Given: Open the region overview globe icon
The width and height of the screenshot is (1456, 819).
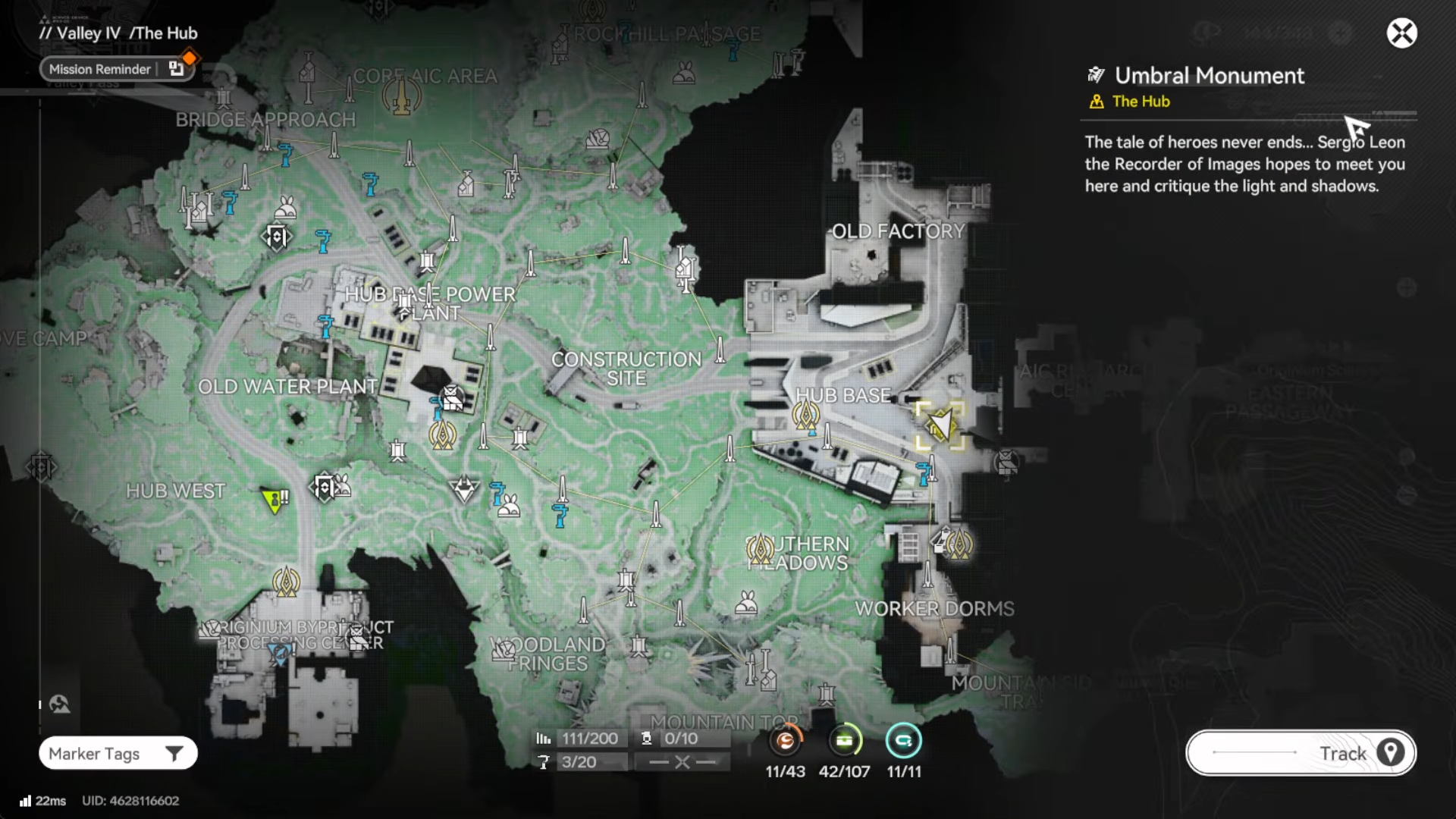Looking at the screenshot, I should [59, 704].
